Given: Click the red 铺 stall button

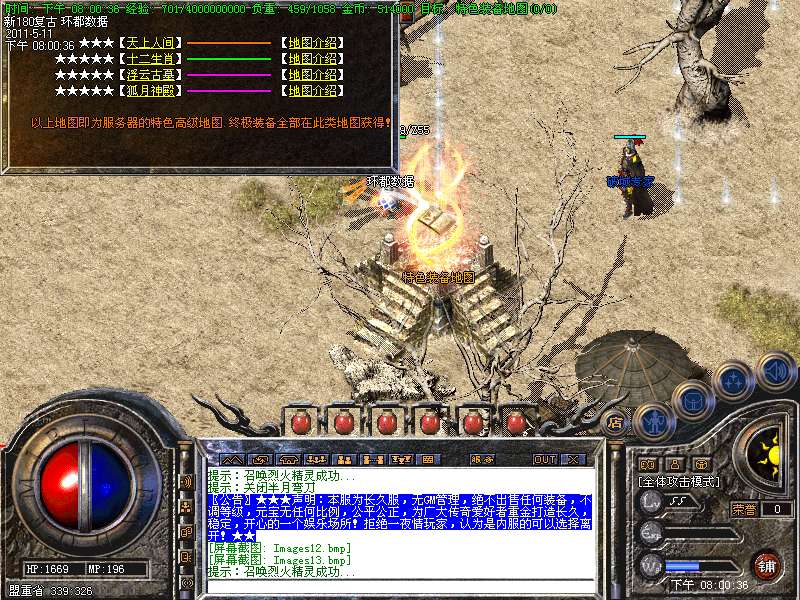Looking at the screenshot, I should pos(767,564).
